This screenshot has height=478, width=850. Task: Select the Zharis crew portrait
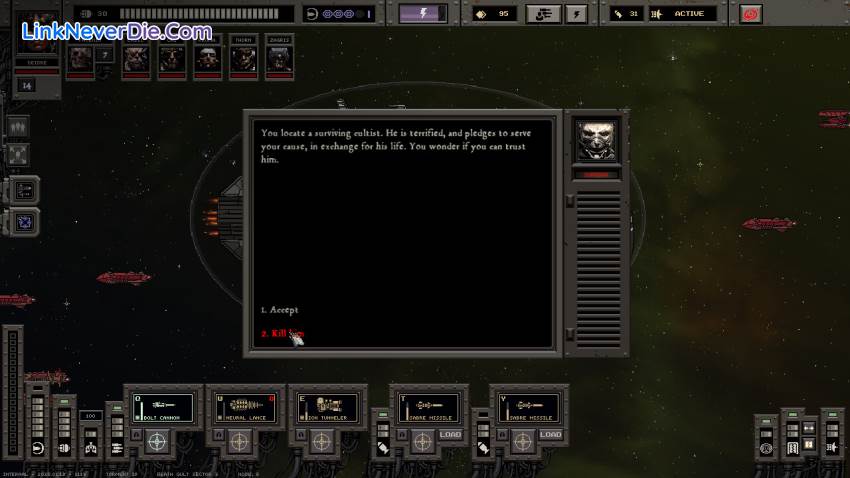(279, 59)
